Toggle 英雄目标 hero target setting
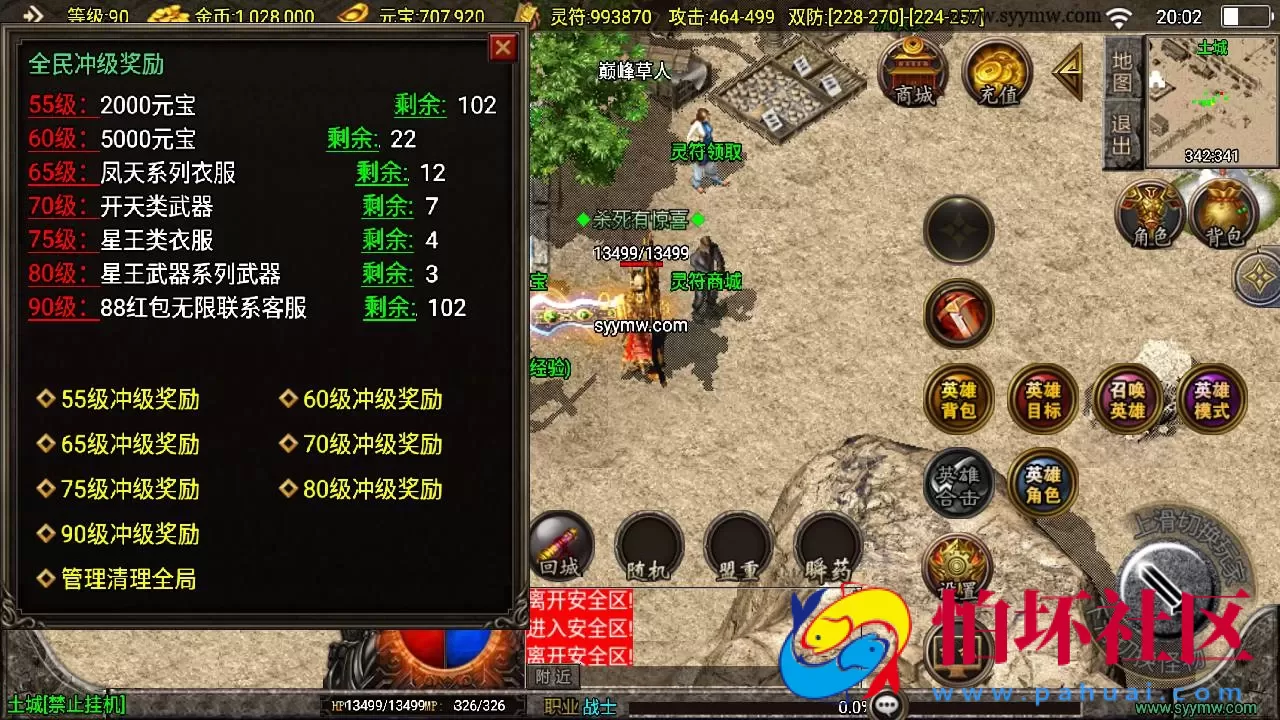1280x720 pixels. [x=1042, y=398]
